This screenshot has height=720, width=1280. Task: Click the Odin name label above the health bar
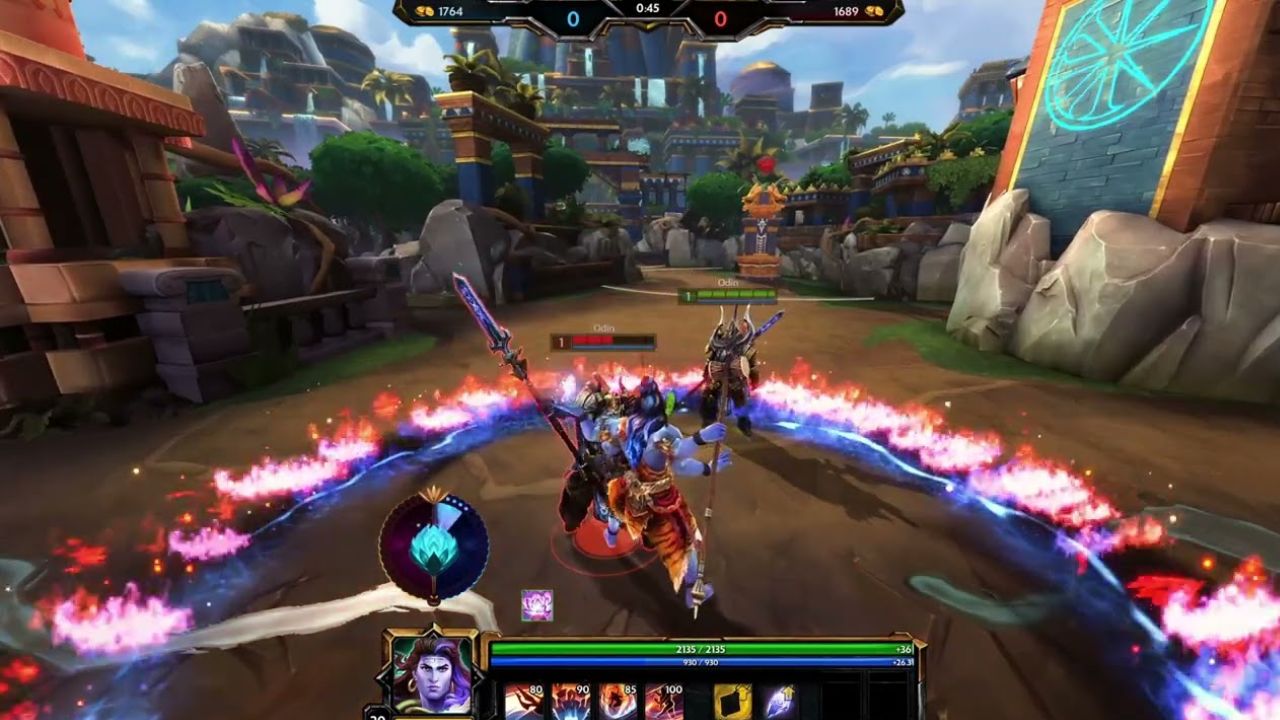pos(603,327)
